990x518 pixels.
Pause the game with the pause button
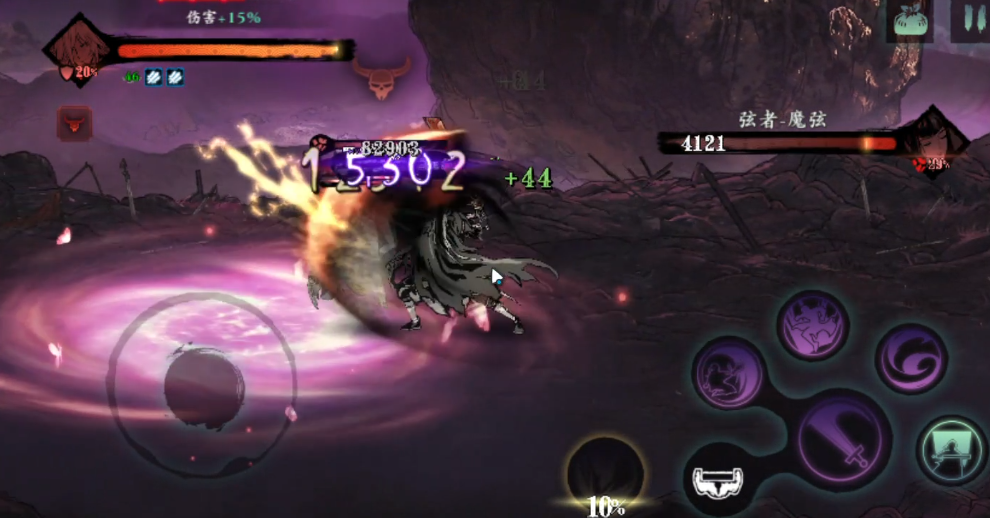(969, 20)
